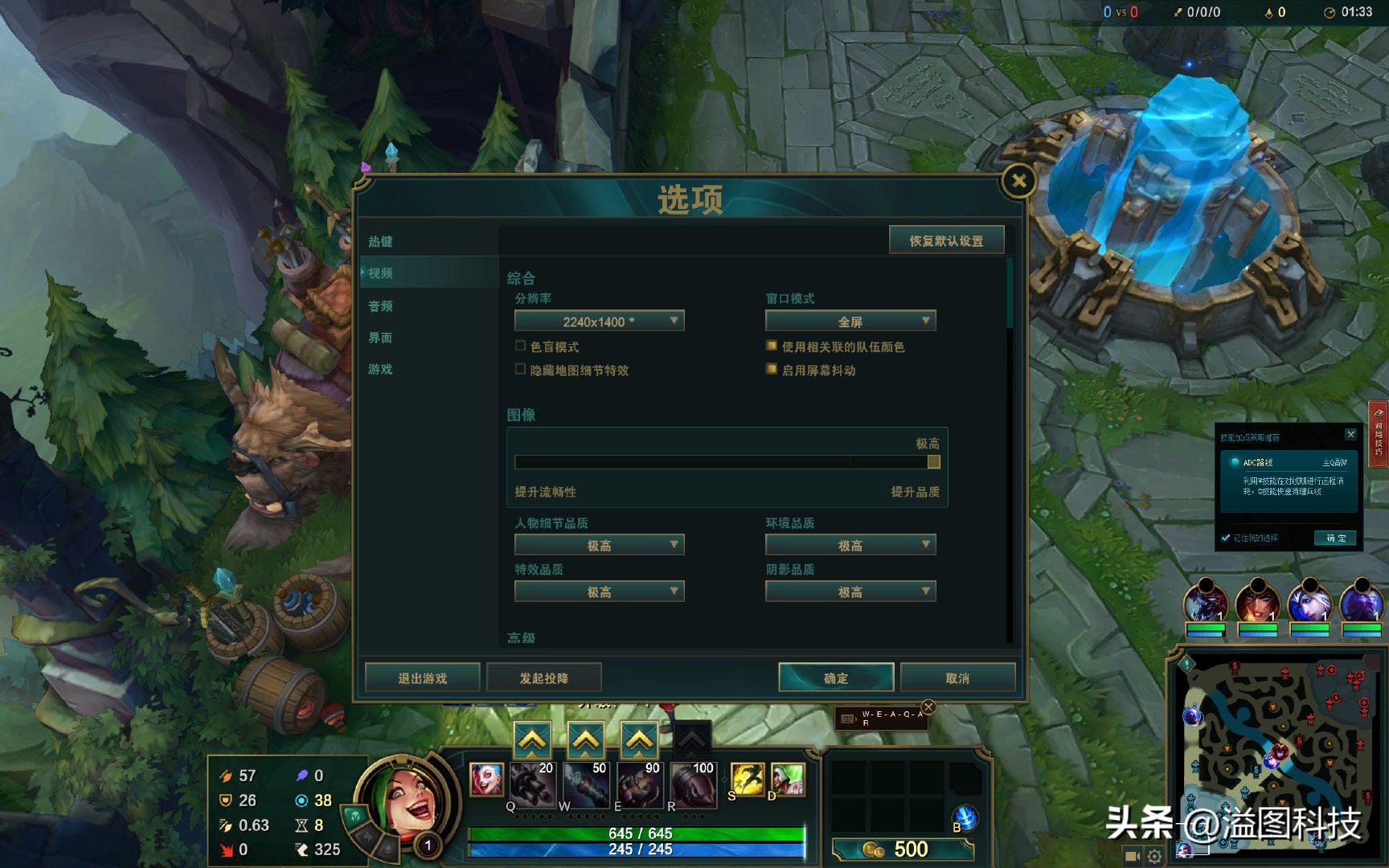This screenshot has width=1389, height=868.
Task: Open the 音频 audio settings tab
Action: pyautogui.click(x=380, y=306)
